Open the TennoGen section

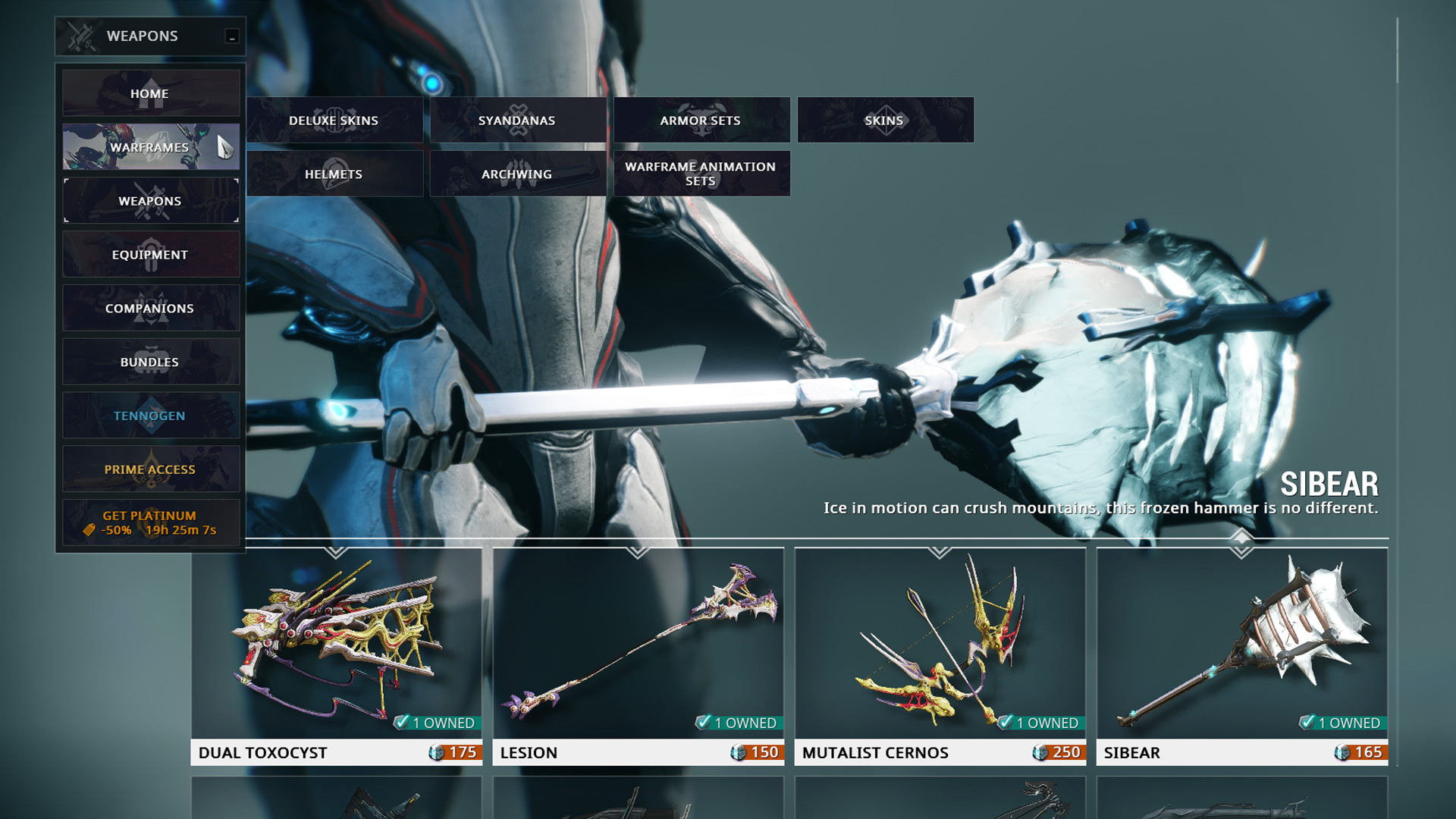(150, 416)
